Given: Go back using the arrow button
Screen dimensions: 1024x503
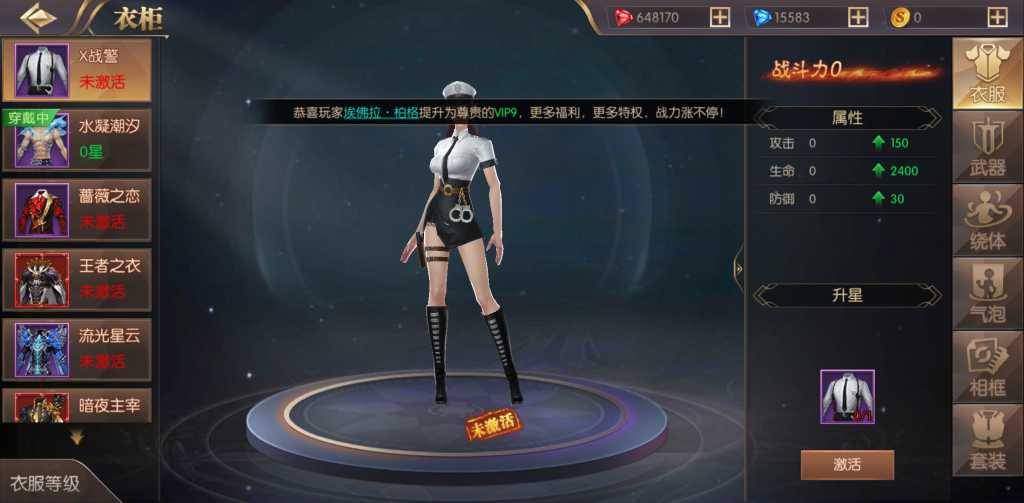Looking at the screenshot, I should click(x=39, y=17).
